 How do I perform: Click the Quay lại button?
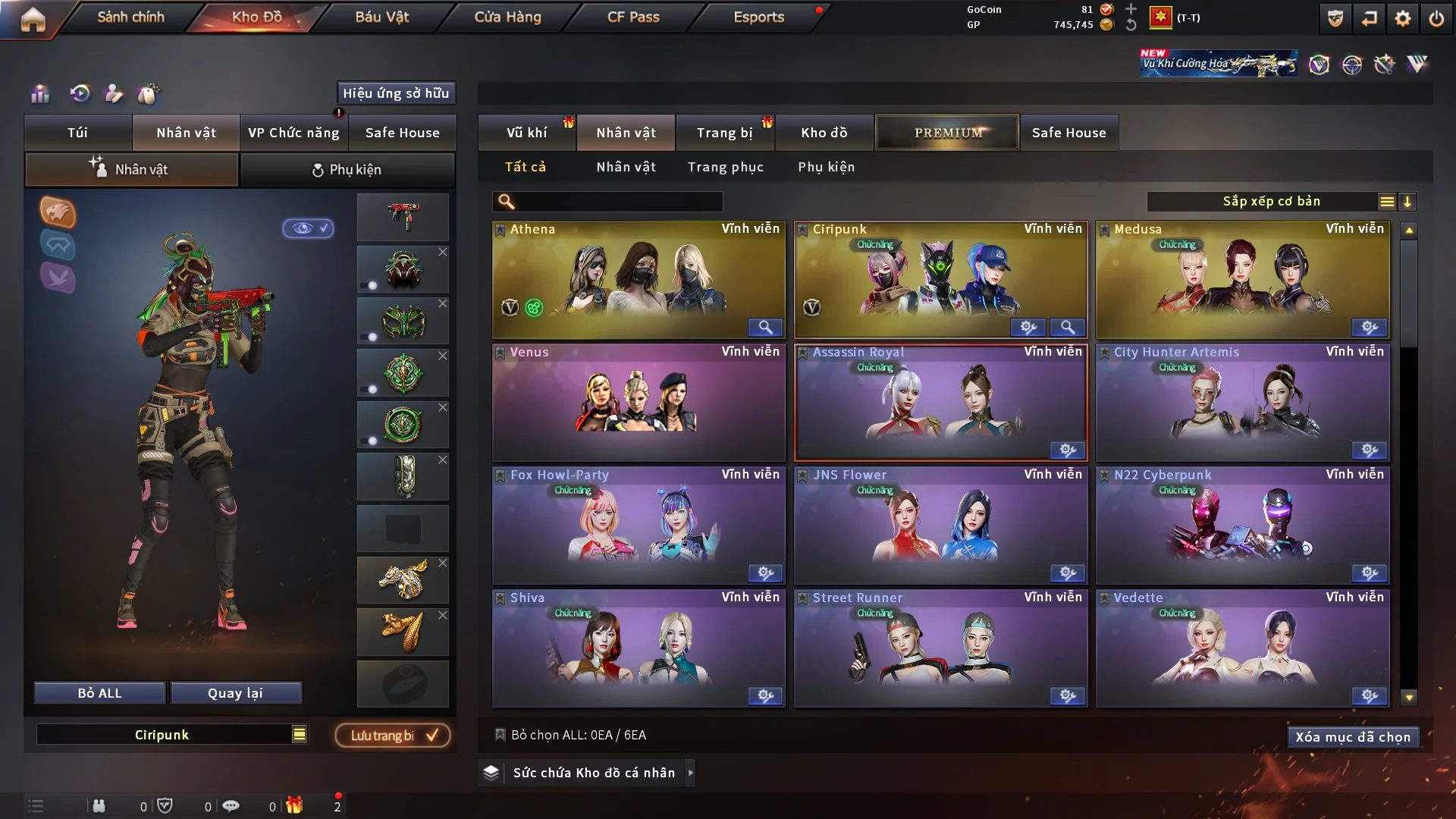[x=235, y=693]
